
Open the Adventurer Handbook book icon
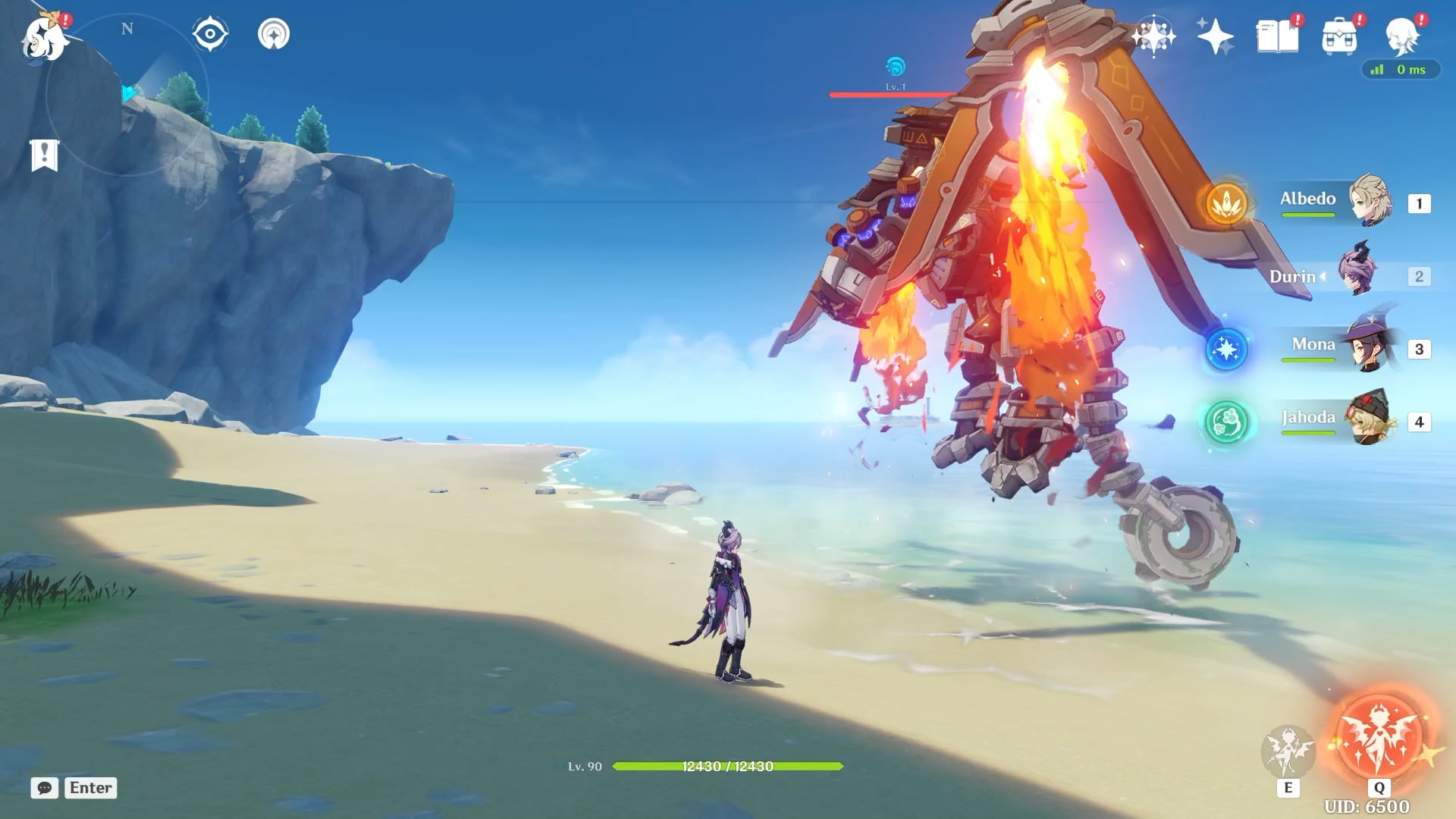tap(1278, 36)
